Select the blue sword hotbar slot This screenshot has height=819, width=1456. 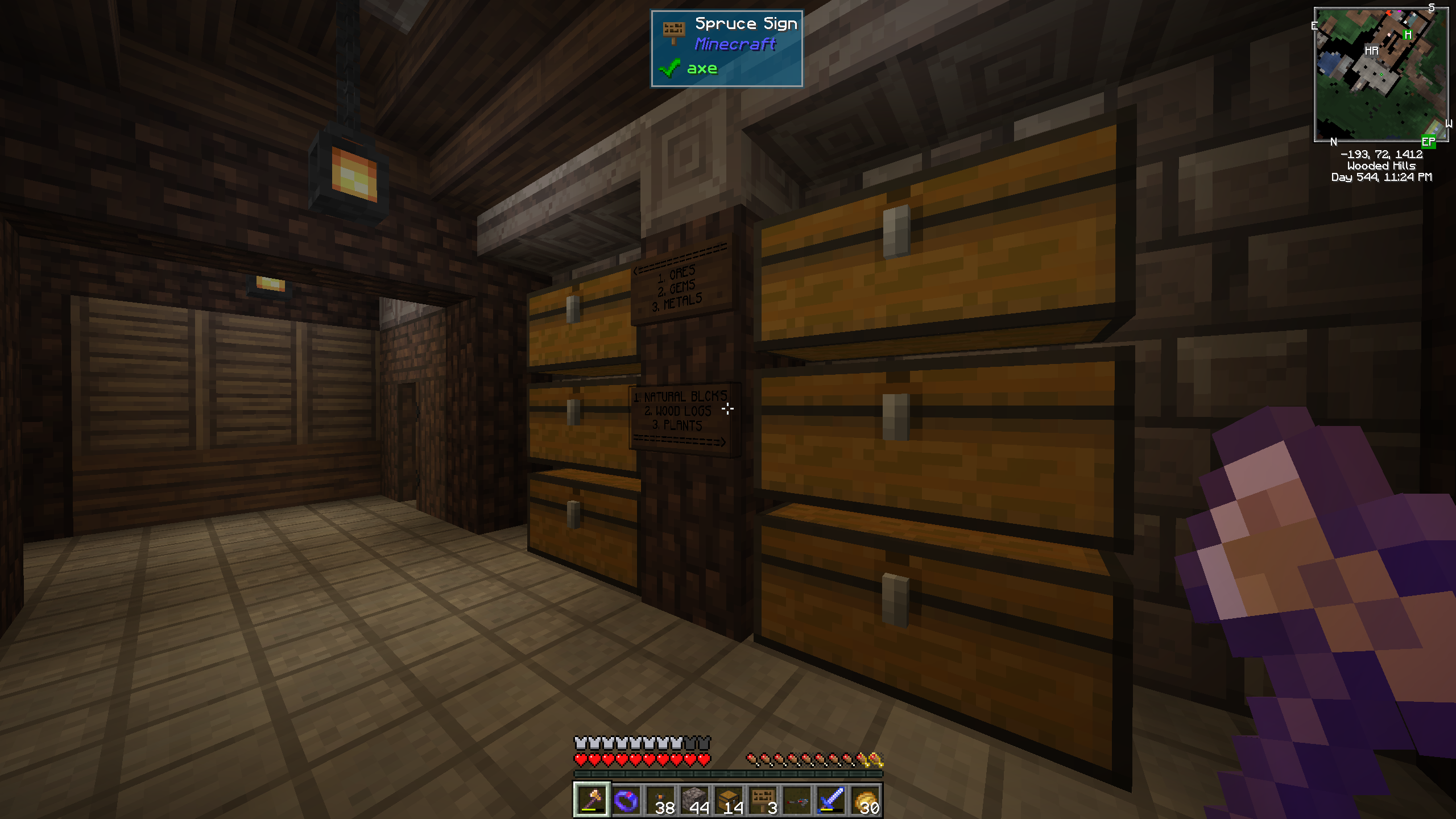tap(831, 800)
